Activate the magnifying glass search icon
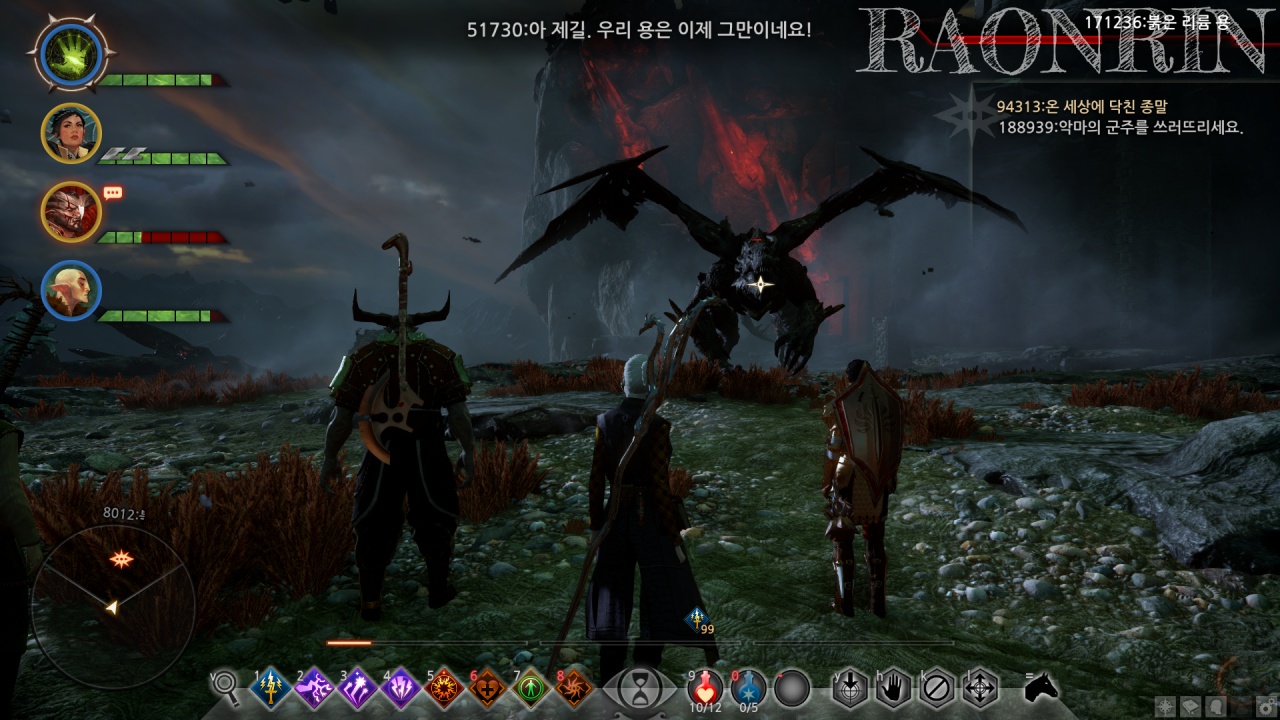 coord(226,686)
